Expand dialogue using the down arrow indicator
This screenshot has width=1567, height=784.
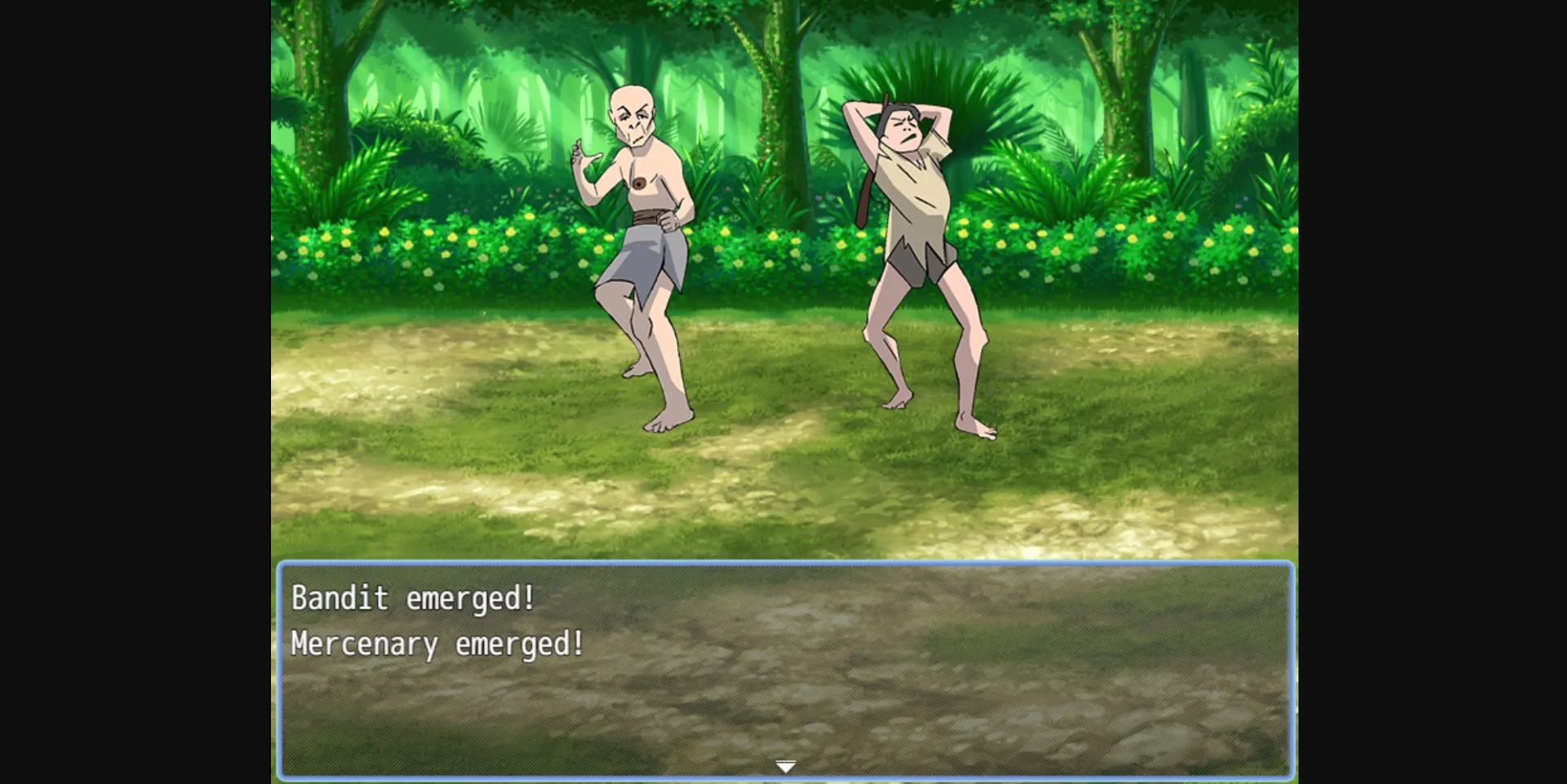click(x=783, y=765)
